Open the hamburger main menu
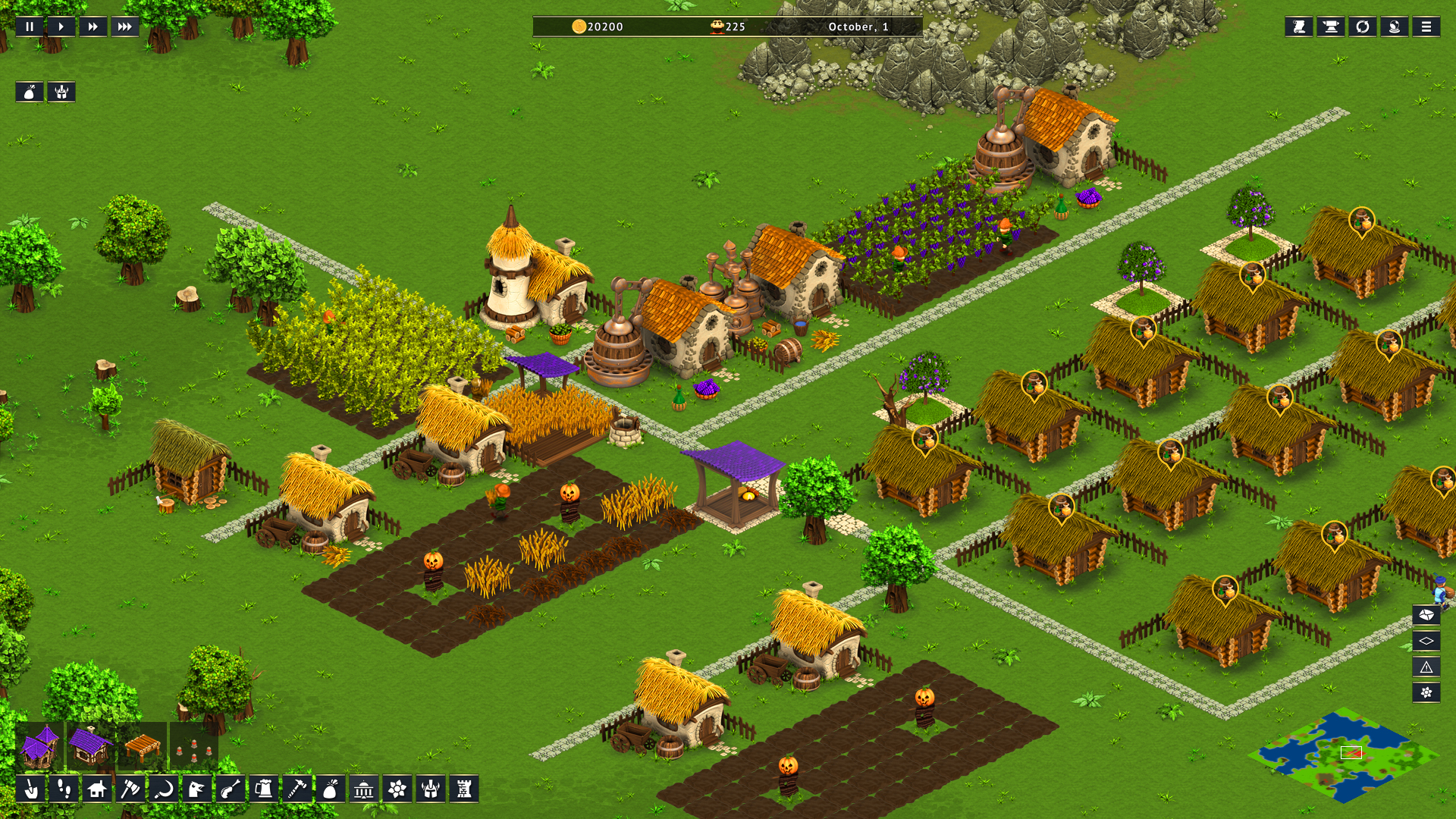The width and height of the screenshot is (1456, 819). 1426,27
